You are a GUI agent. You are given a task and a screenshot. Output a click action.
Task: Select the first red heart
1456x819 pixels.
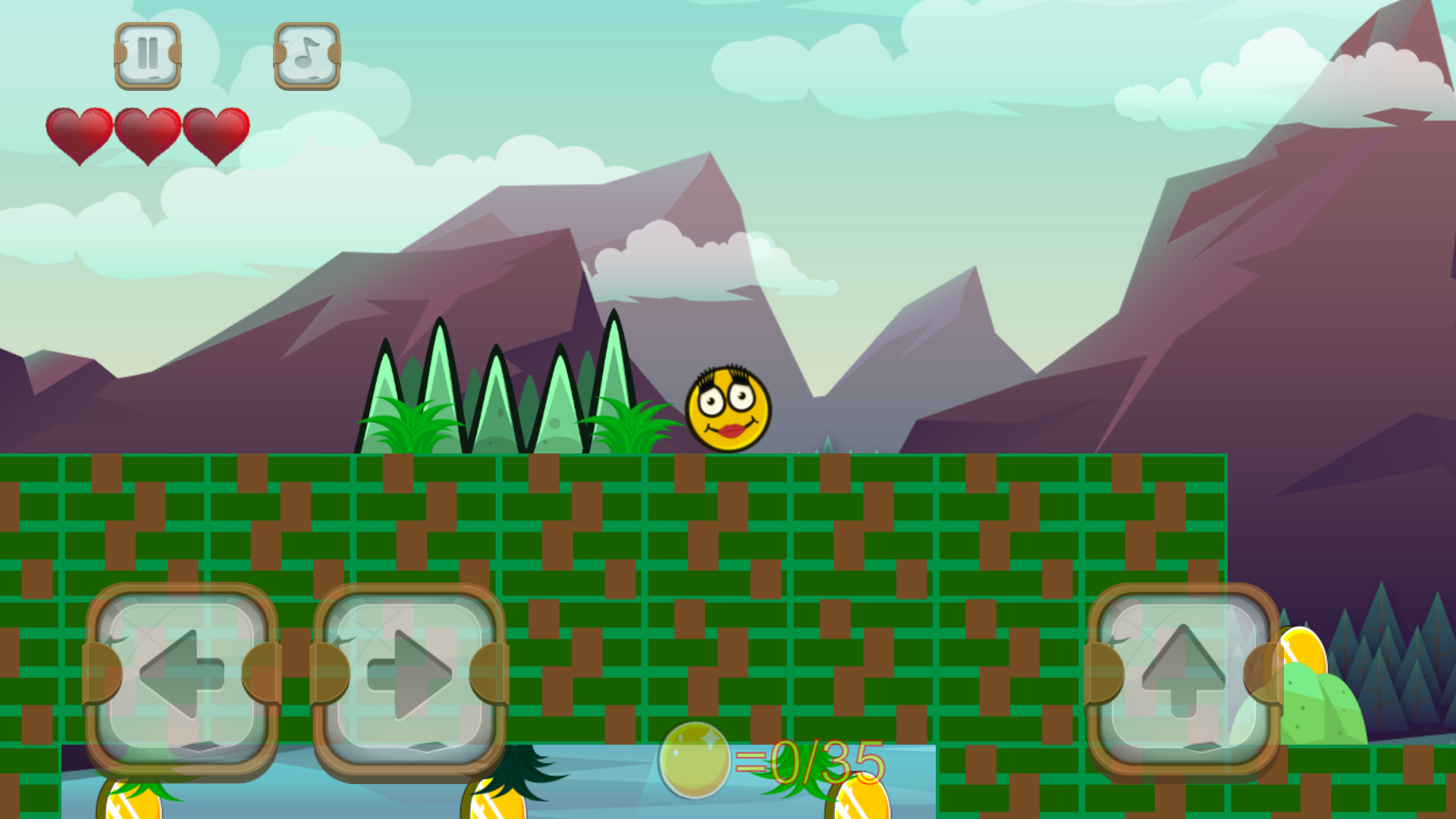80,135
